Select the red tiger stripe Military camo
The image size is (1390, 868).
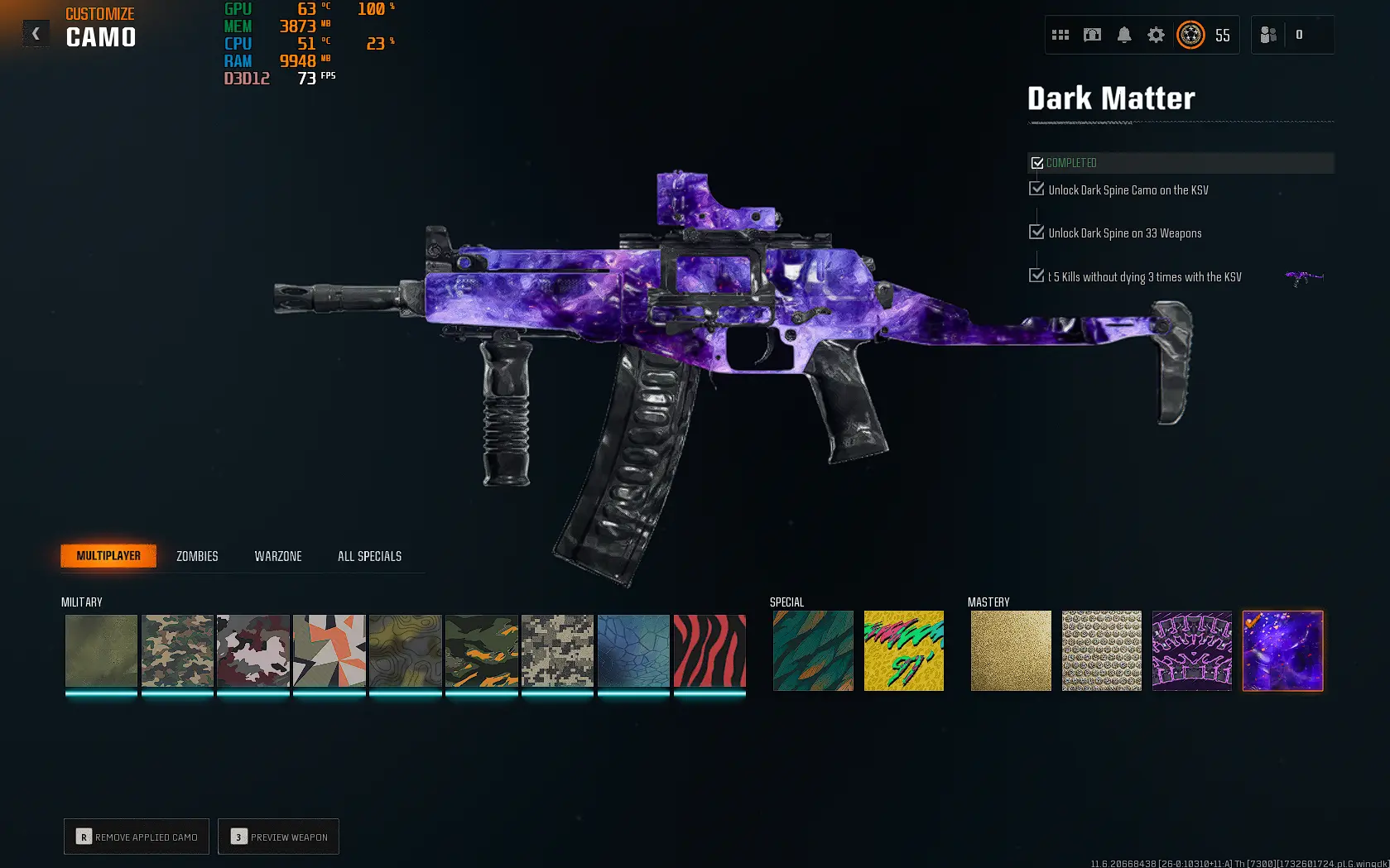[x=709, y=650]
